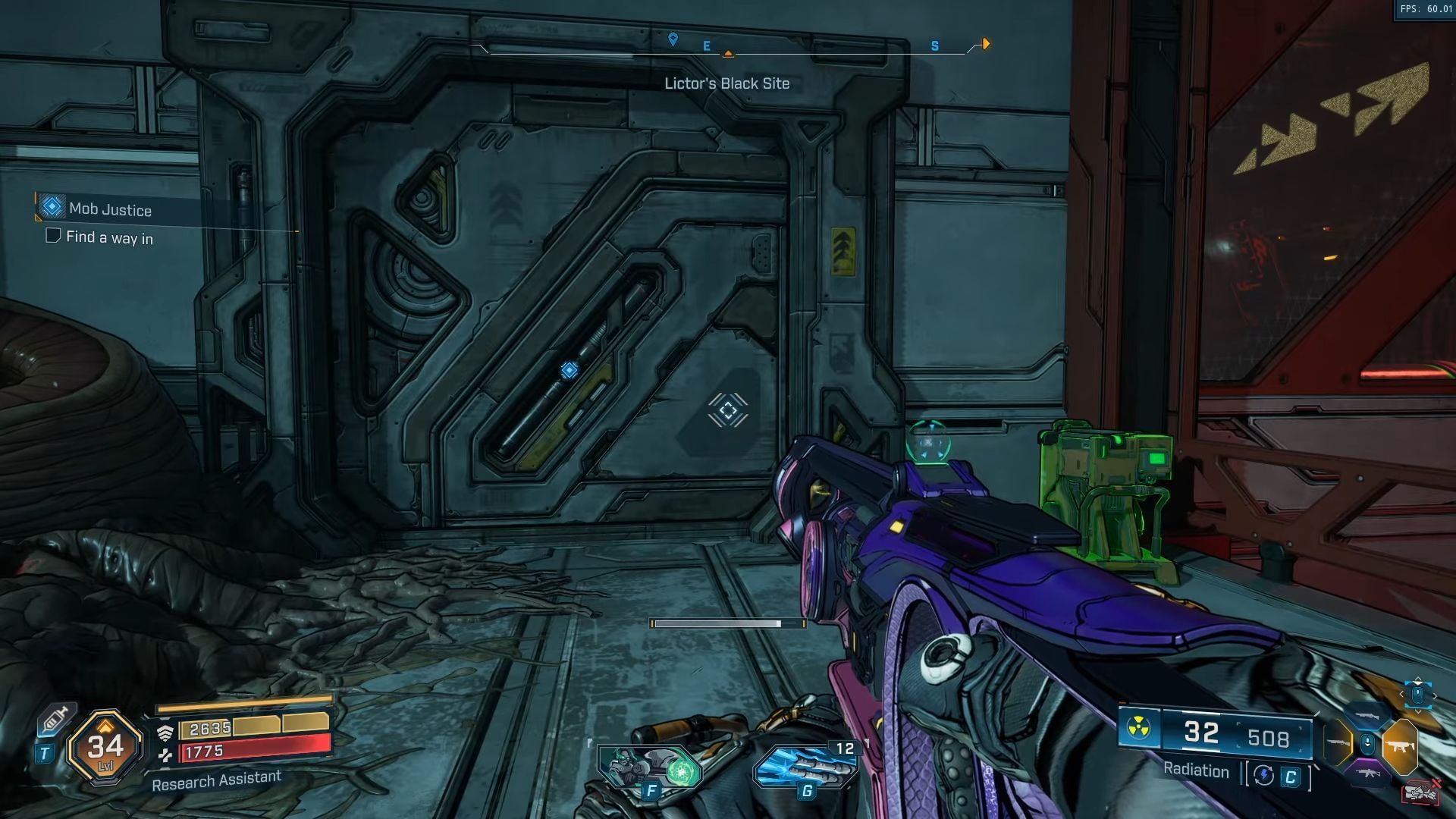Equip the blue-outlined shotgun weapon slot
The width and height of the screenshot is (1456, 819).
pos(1367,715)
